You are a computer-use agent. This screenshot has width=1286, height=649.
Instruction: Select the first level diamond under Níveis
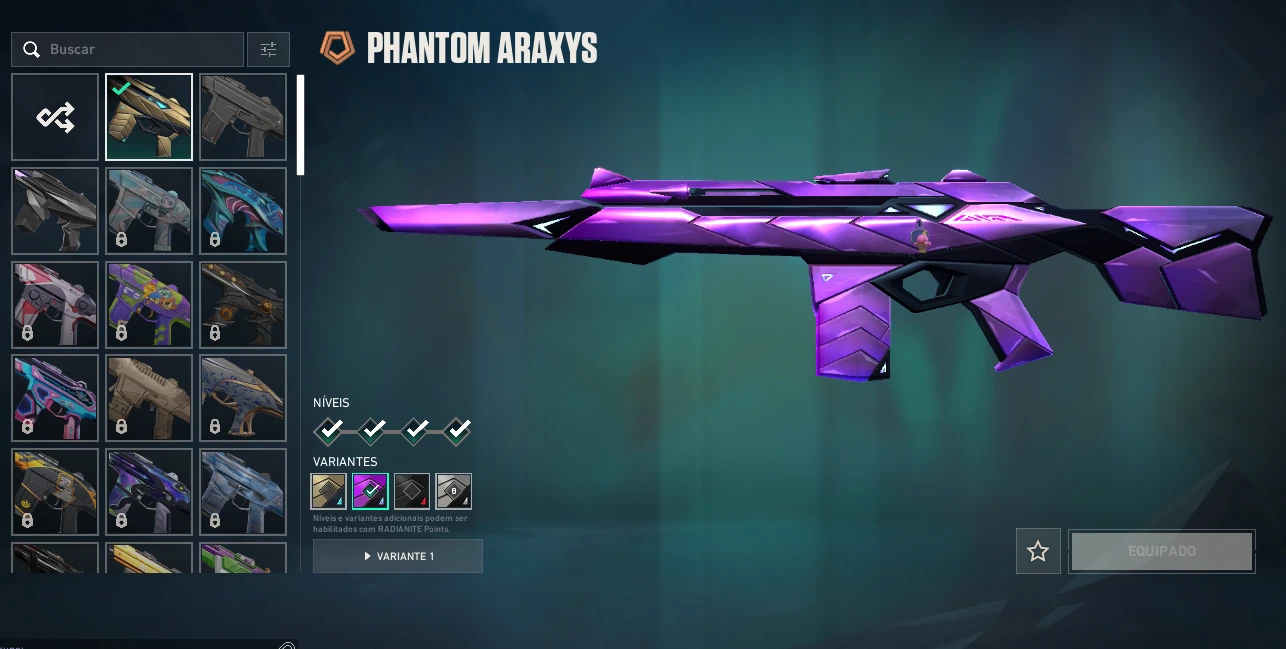coord(329,430)
